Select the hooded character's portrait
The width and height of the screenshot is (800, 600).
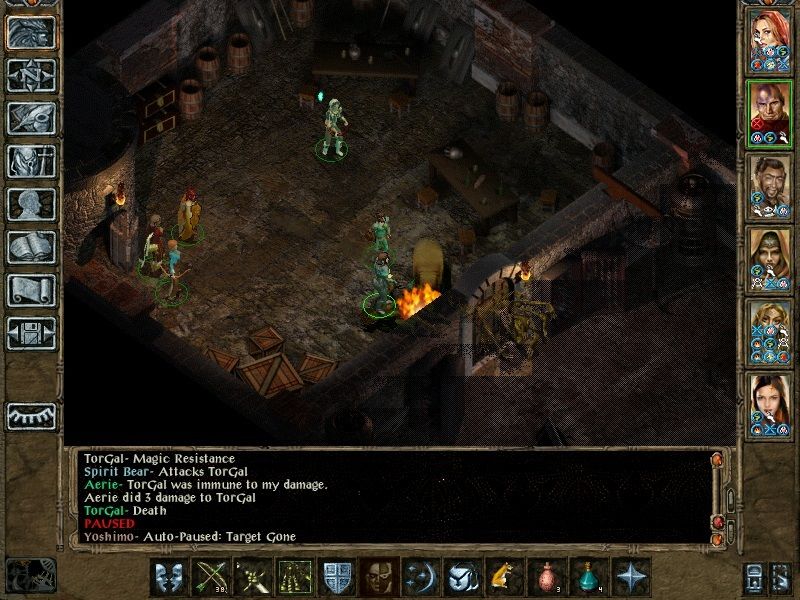click(x=769, y=258)
